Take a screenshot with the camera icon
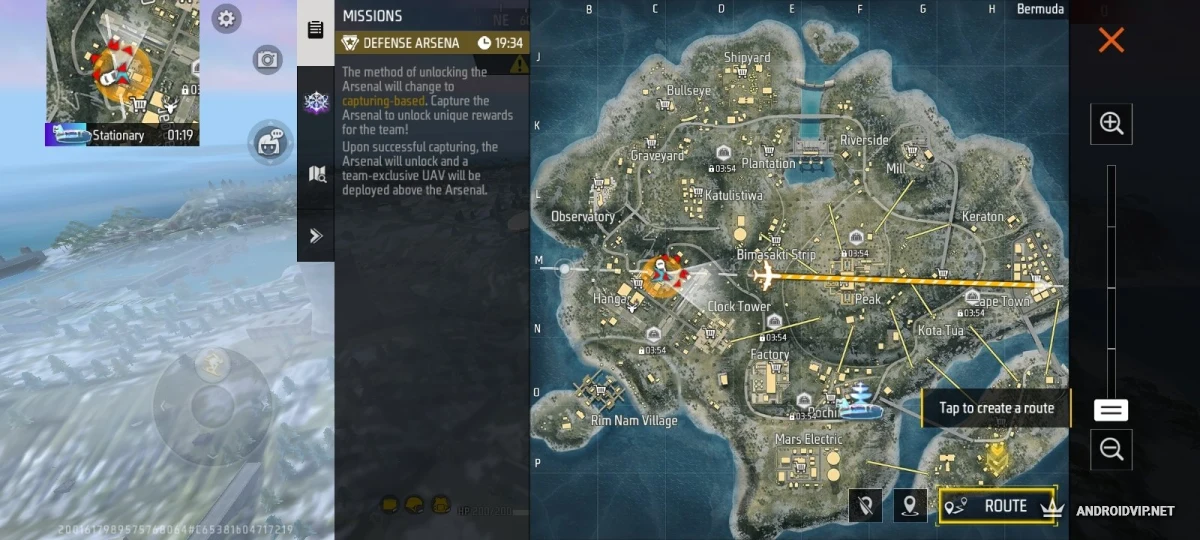 267,60
